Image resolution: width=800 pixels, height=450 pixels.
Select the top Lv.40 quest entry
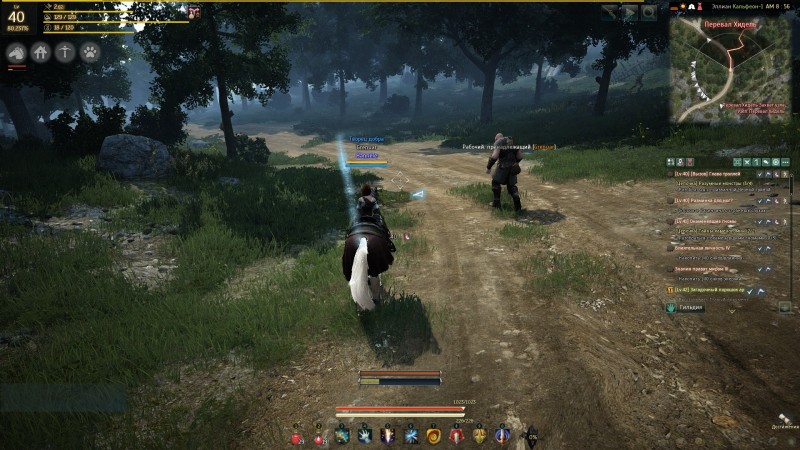710,172
